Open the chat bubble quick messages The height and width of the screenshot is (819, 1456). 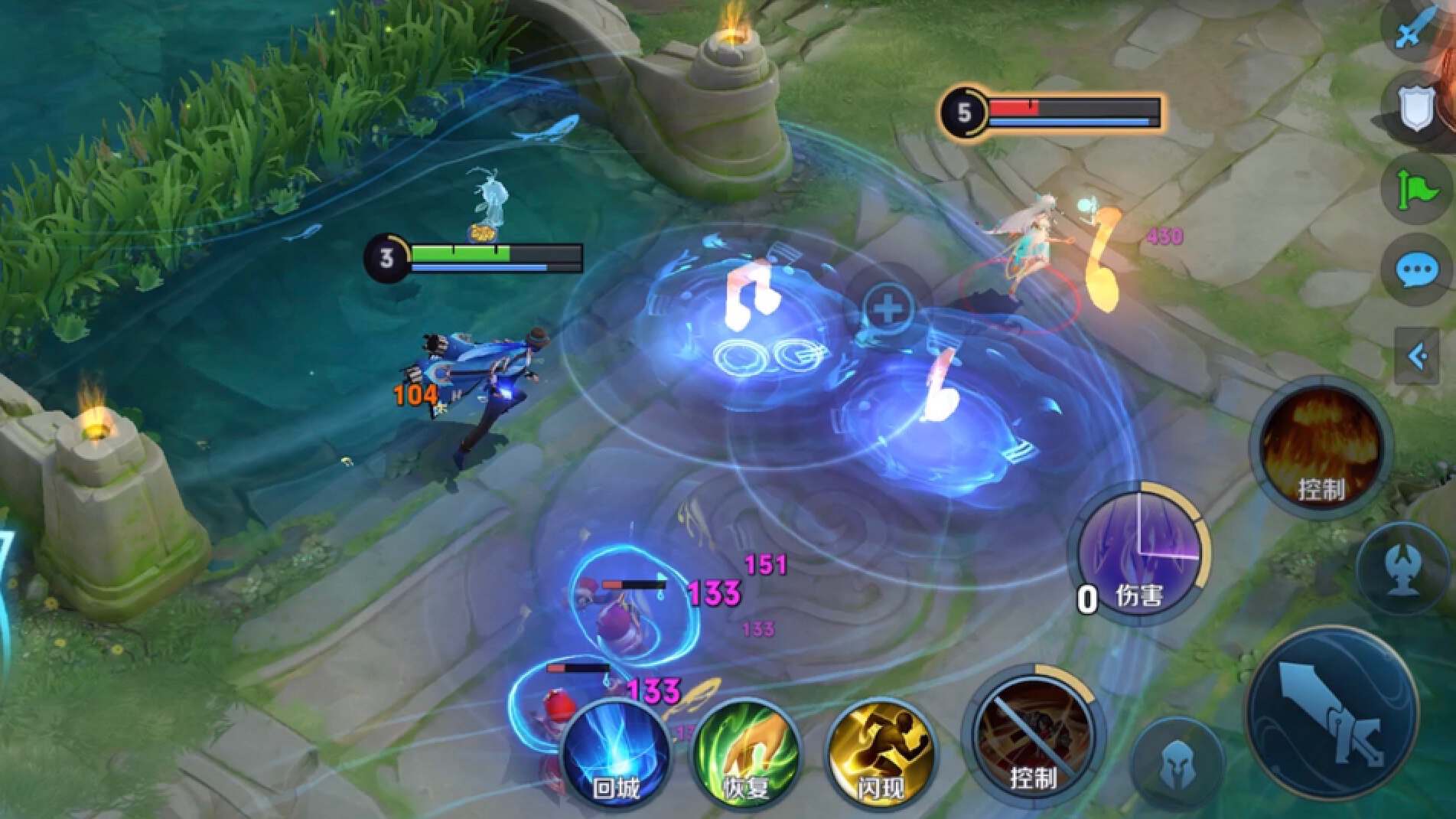(1417, 269)
